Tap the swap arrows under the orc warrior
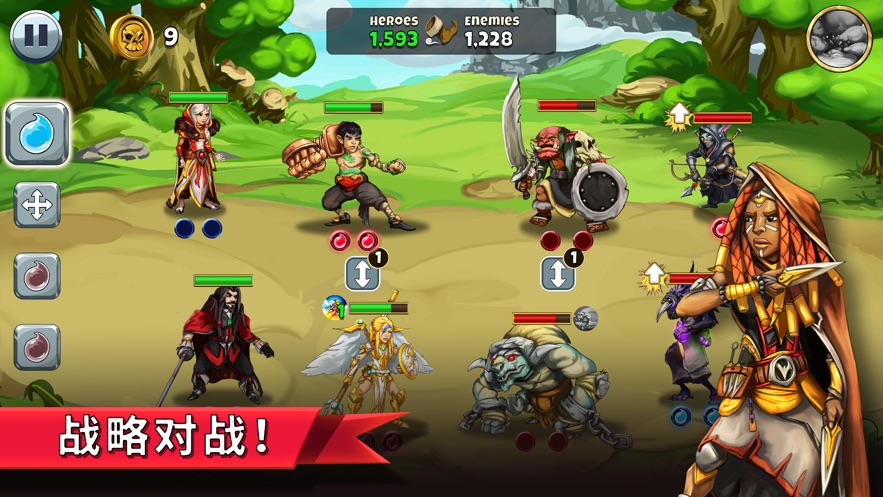This screenshot has height=497, width=883. [558, 273]
